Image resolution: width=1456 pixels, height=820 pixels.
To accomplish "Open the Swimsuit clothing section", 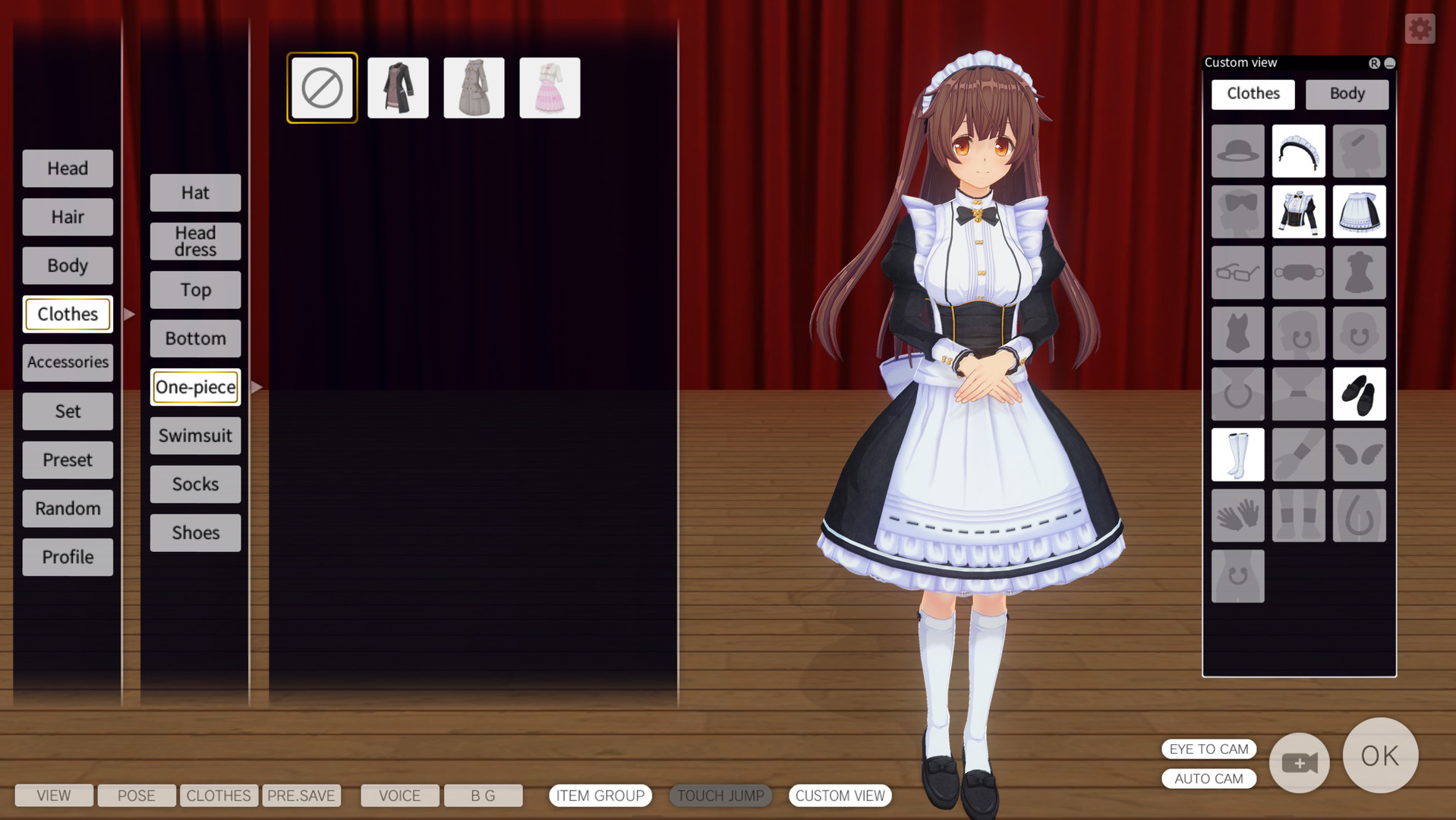I will pos(194,435).
